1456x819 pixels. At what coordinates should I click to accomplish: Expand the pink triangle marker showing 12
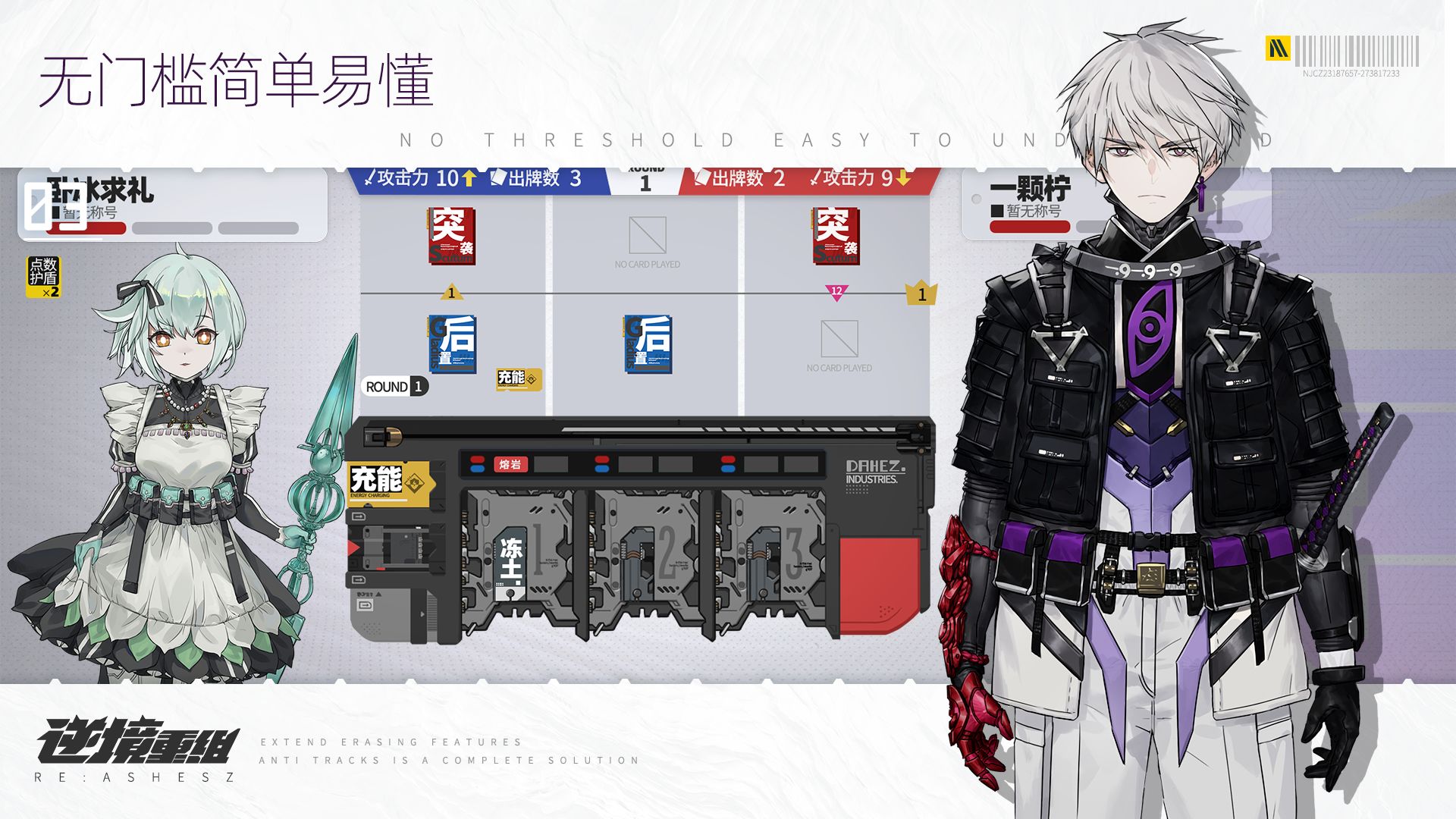coord(838,292)
